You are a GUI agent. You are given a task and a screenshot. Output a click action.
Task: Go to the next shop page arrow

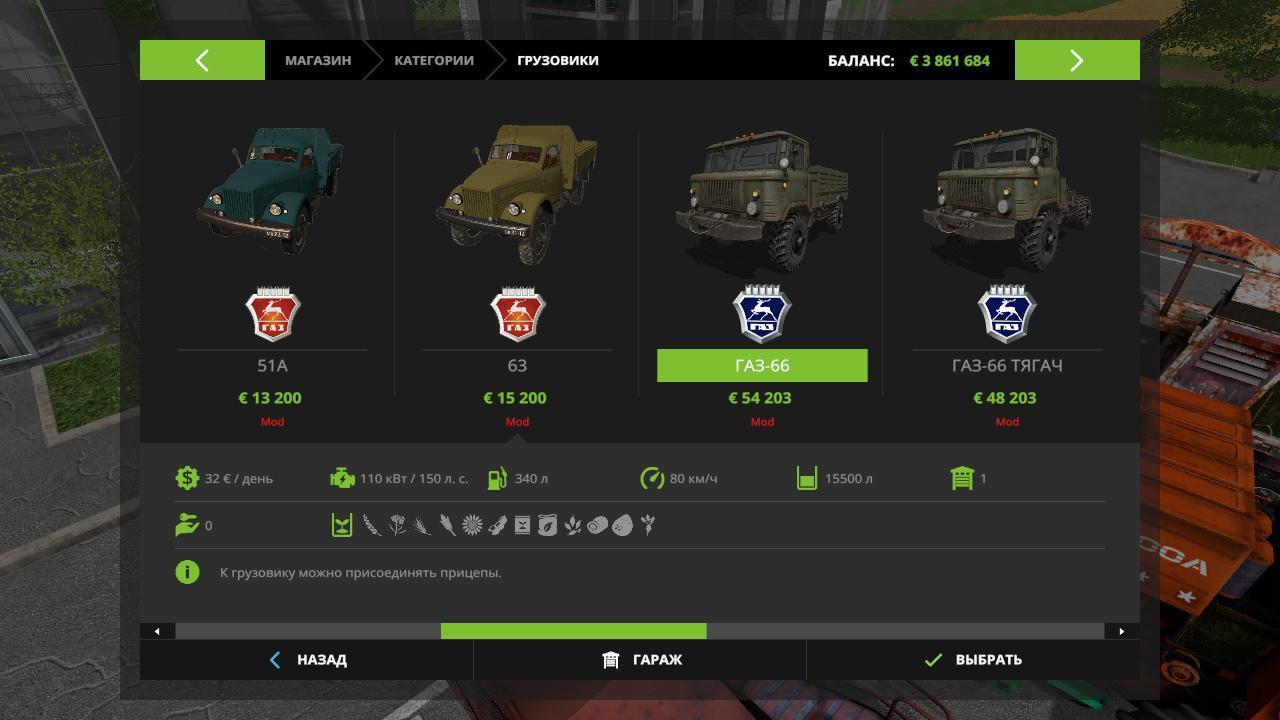pyautogui.click(x=1077, y=60)
